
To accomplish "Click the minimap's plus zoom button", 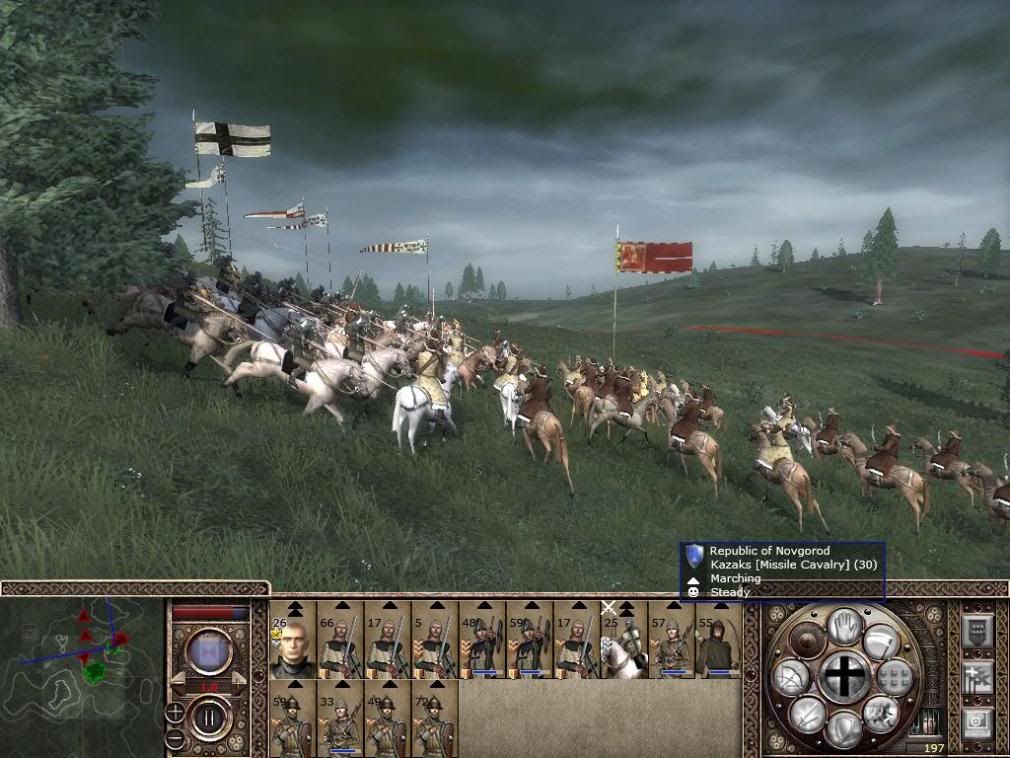I will (x=175, y=713).
